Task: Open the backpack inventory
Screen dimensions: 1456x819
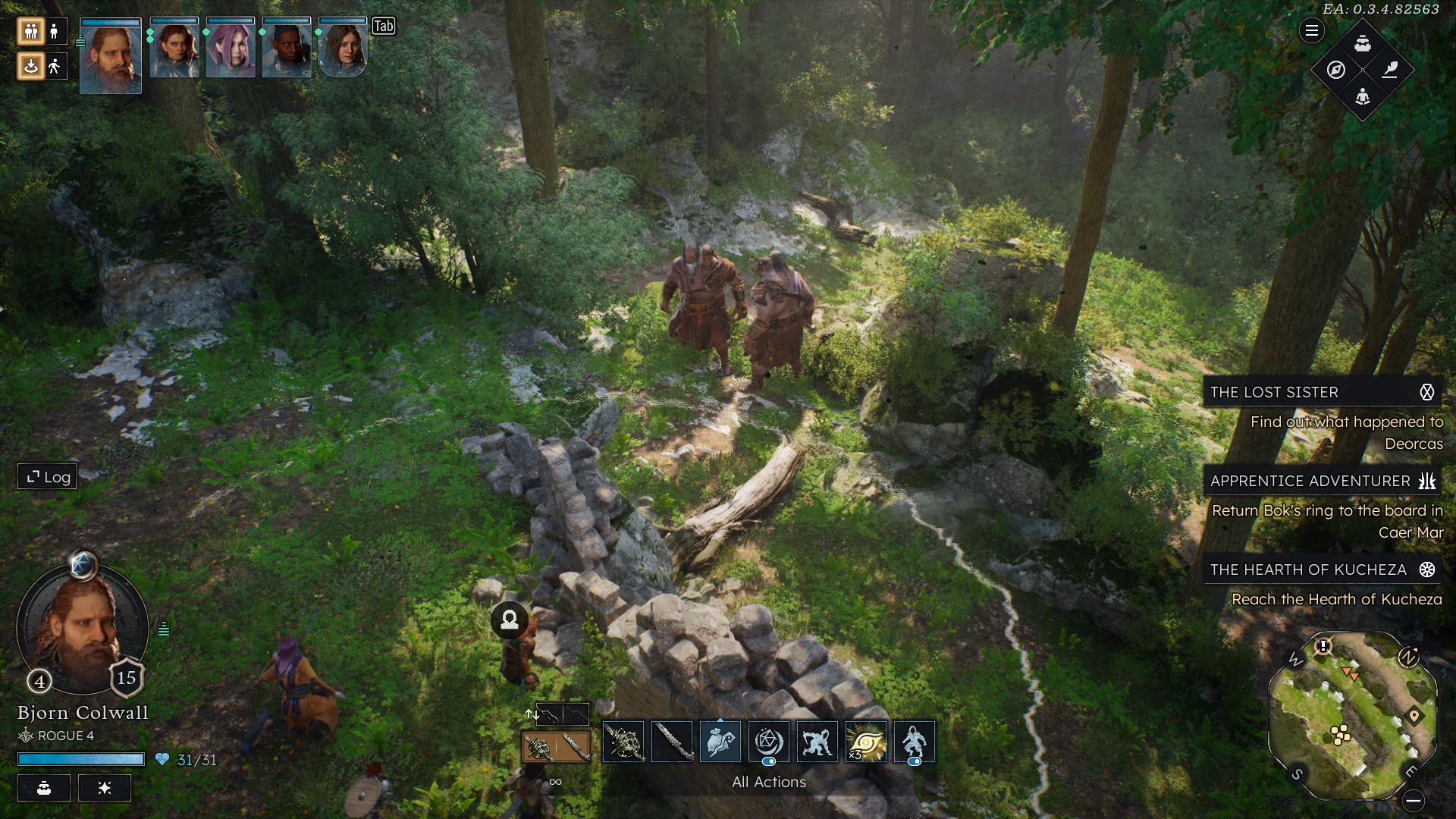Action: [1363, 43]
